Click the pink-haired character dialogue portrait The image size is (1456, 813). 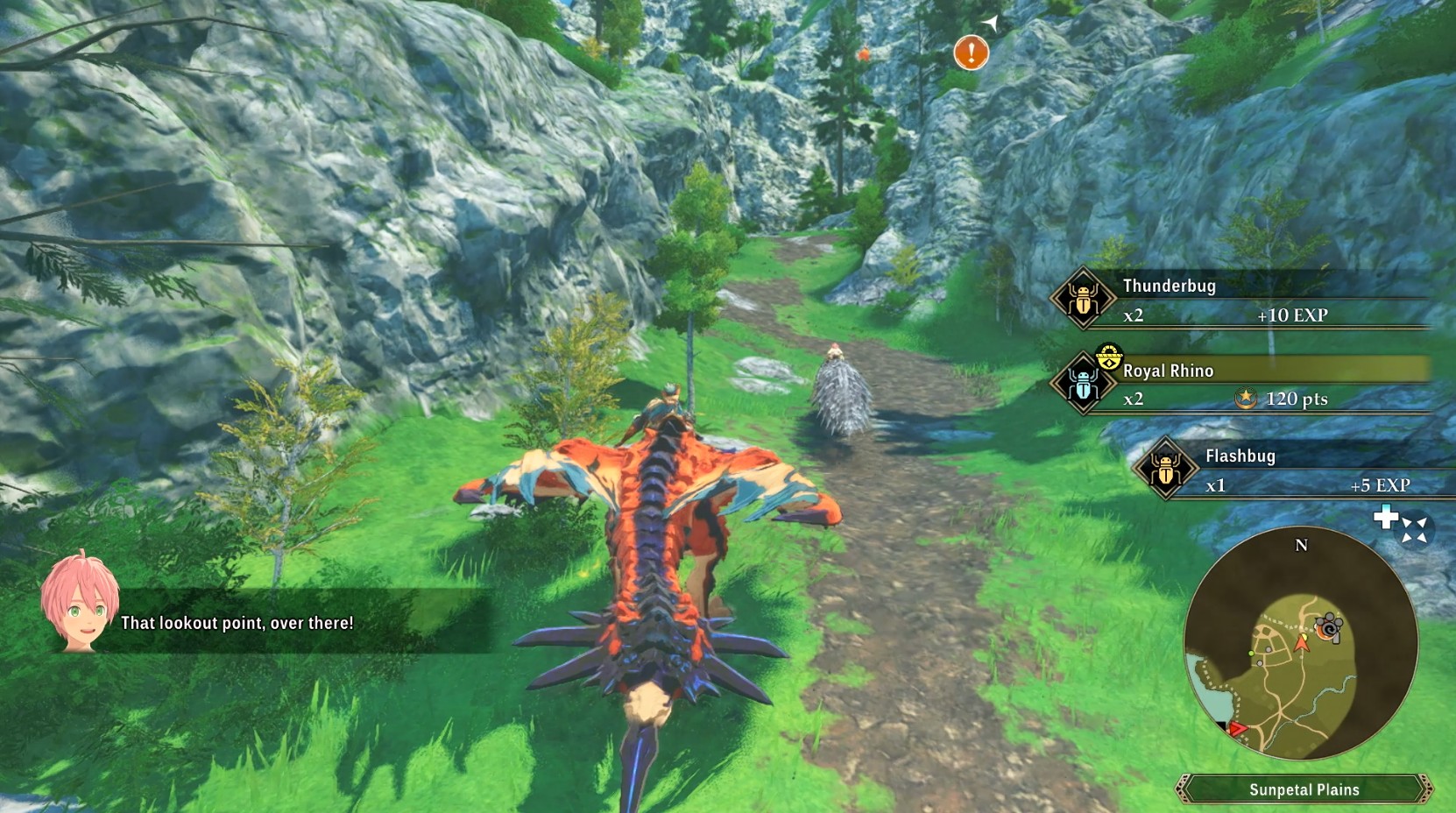(x=79, y=599)
